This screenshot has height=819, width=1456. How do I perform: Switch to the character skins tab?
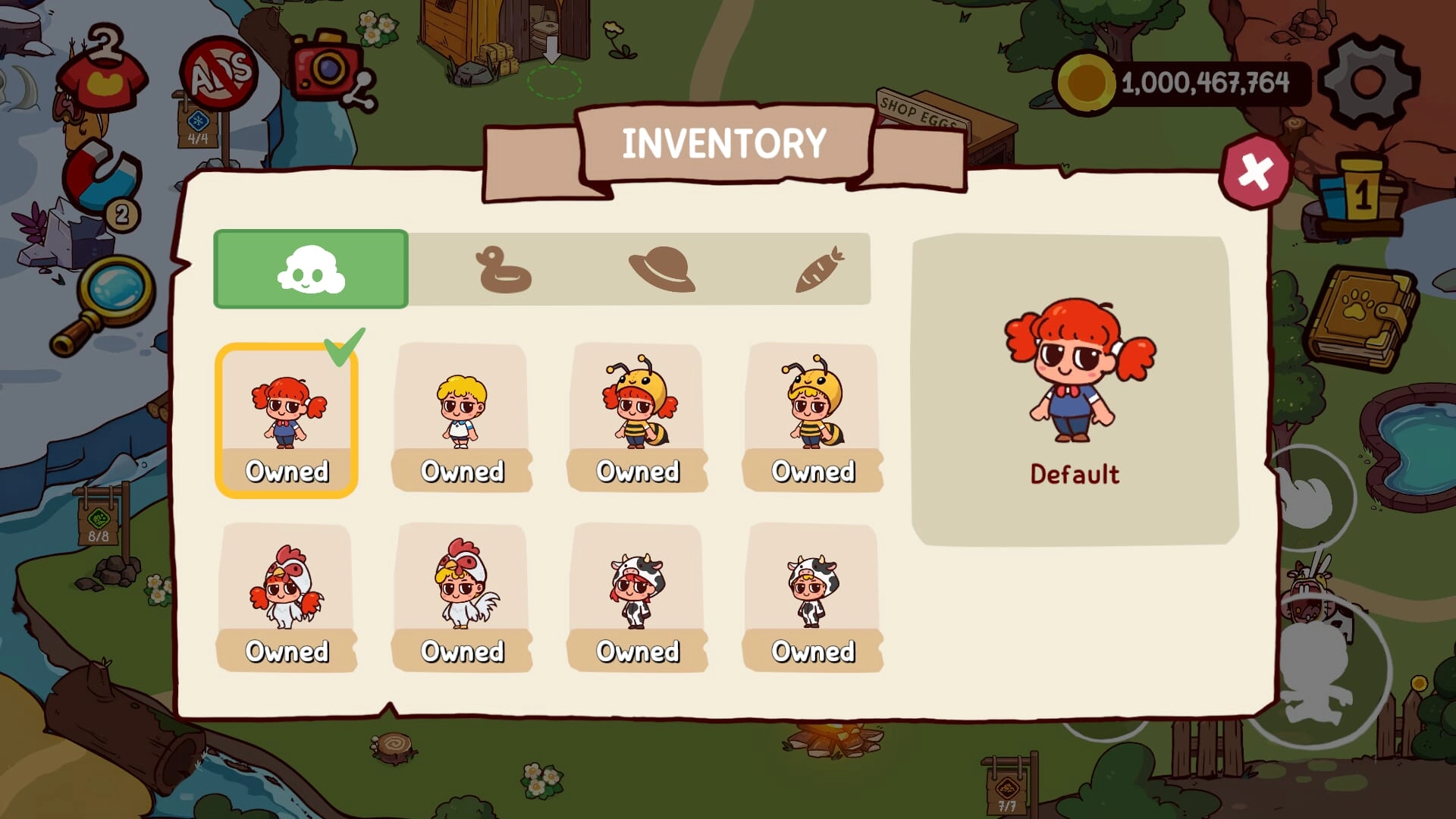pyautogui.click(x=311, y=269)
